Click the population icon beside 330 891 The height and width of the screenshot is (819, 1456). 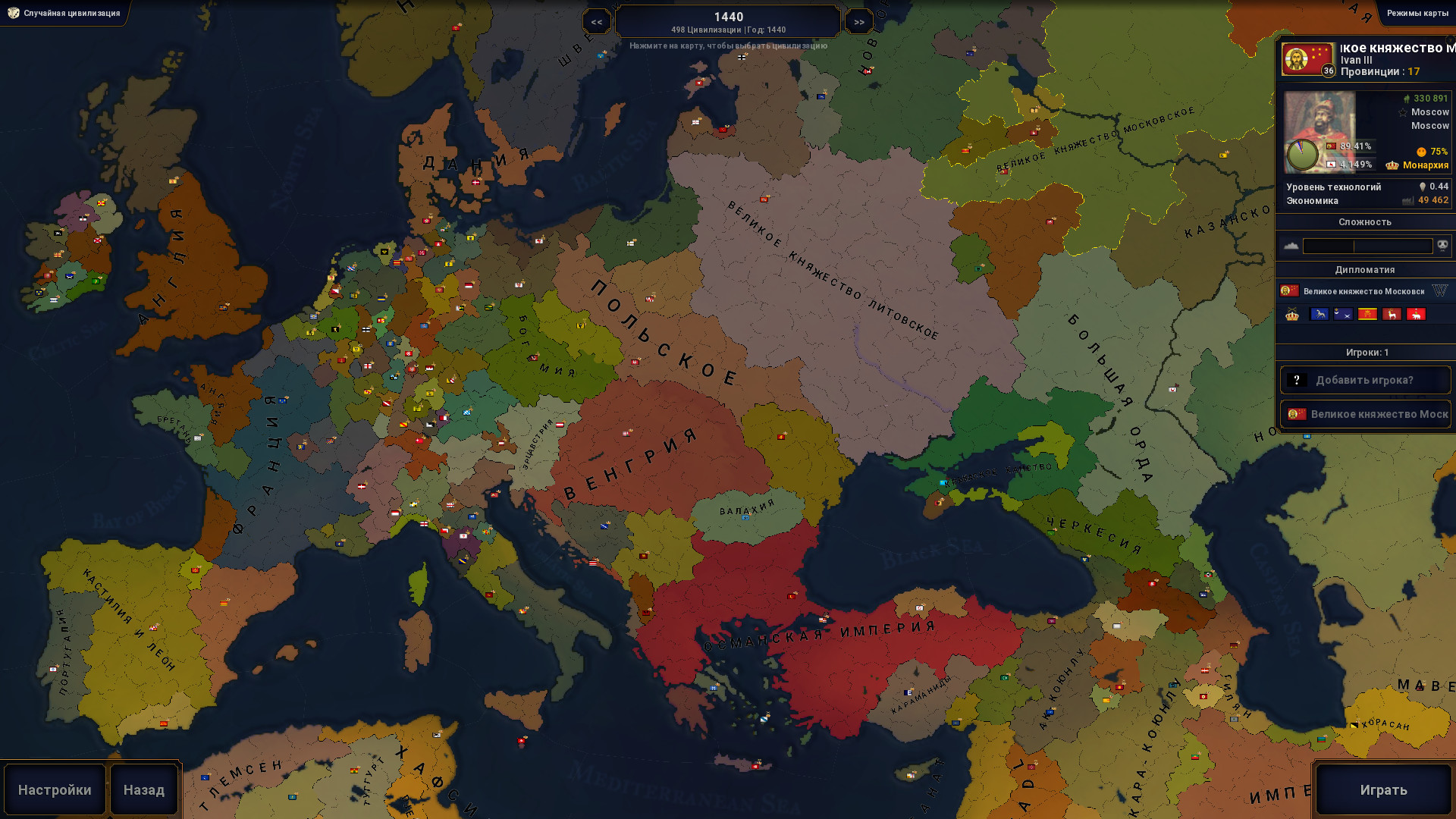point(1407,99)
